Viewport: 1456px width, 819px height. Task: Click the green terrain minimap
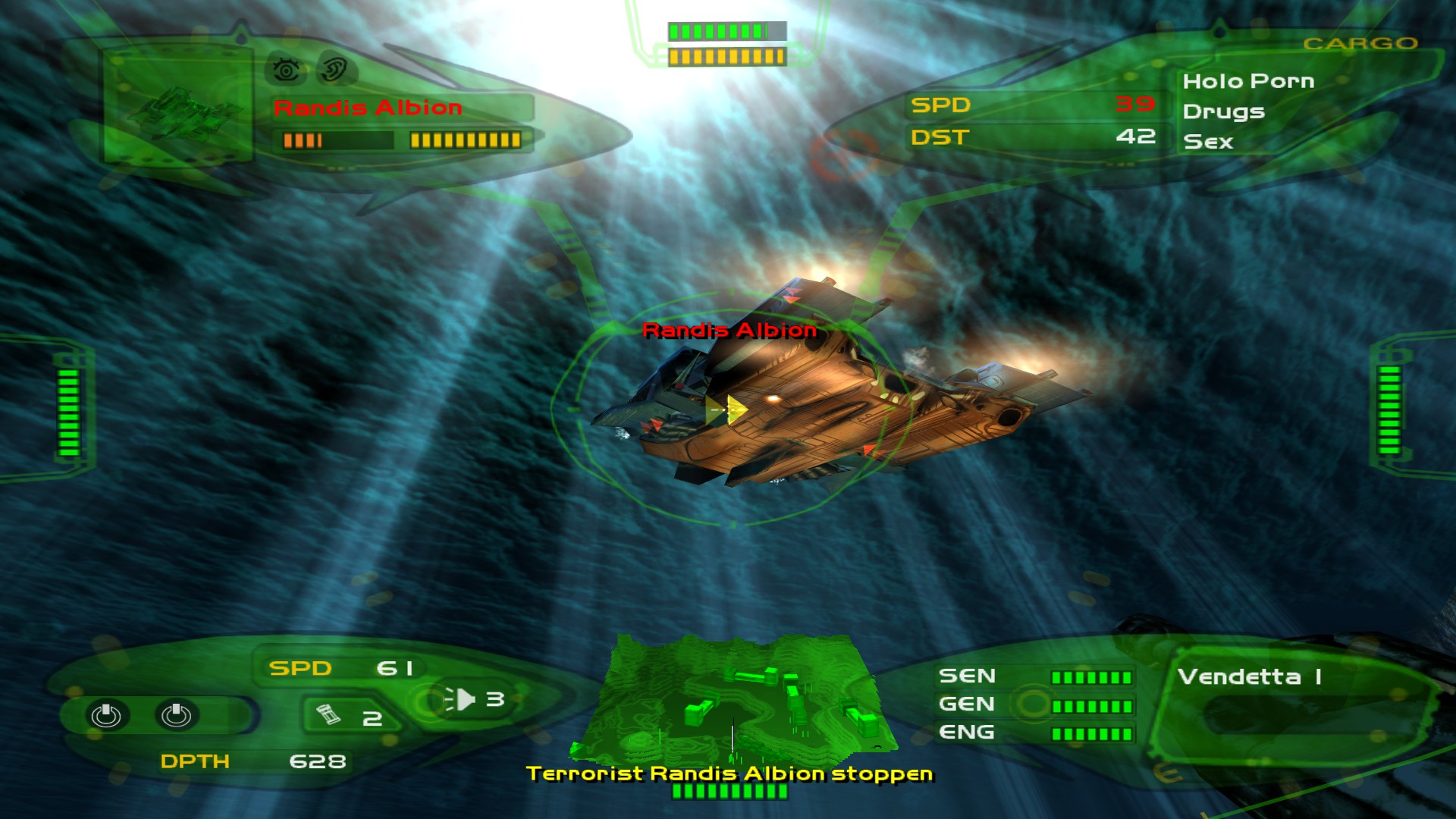pyautogui.click(x=732, y=705)
